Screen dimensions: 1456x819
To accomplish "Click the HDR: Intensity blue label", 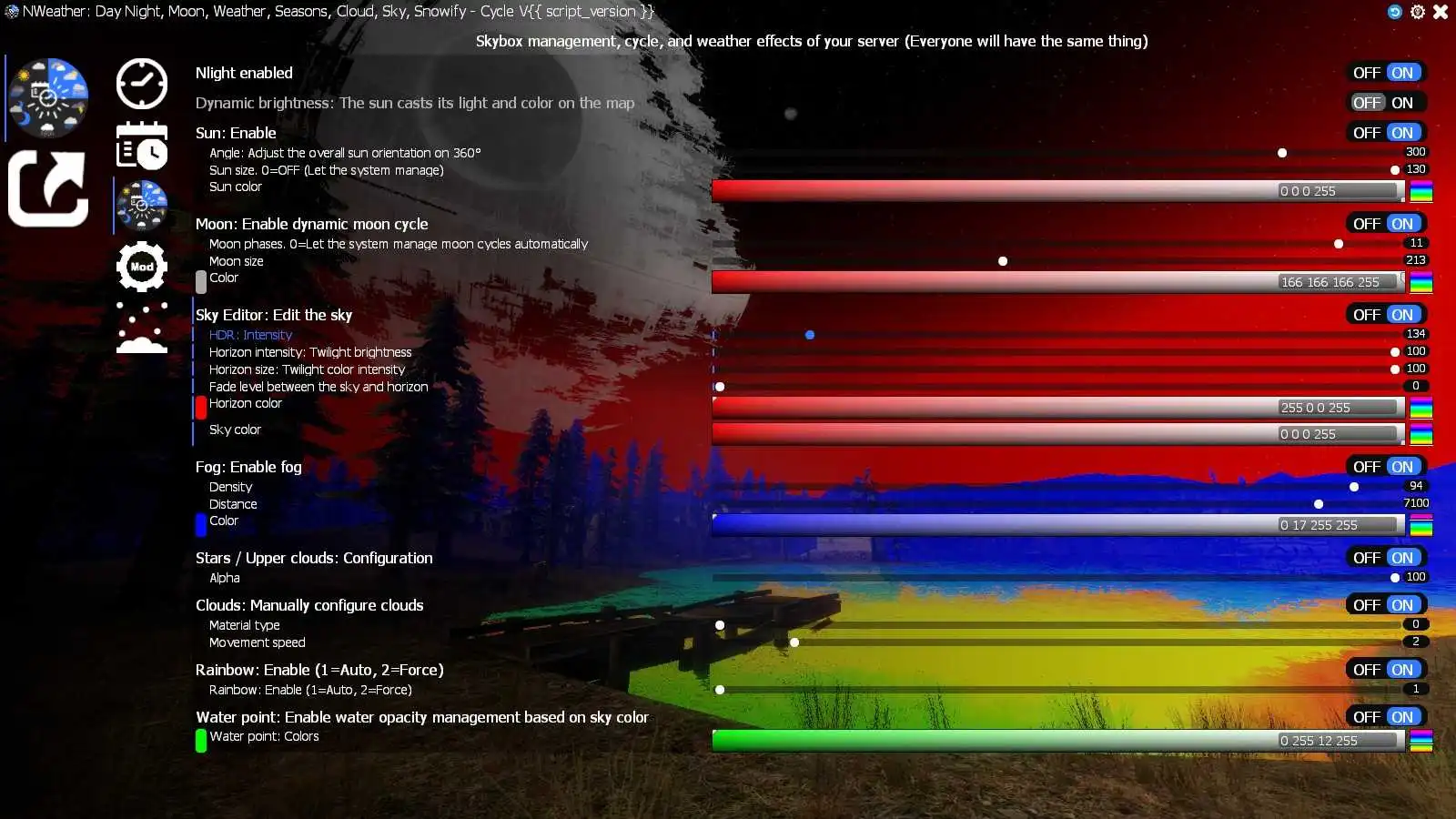I will [250, 335].
